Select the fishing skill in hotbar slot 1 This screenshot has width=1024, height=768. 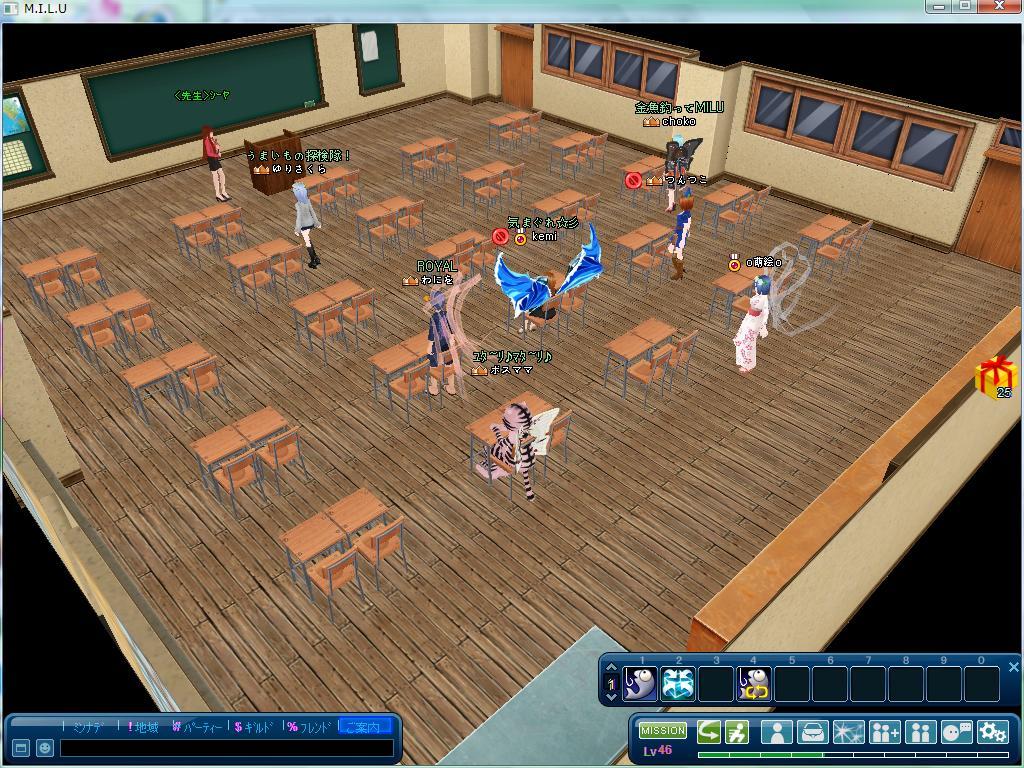tap(640, 684)
